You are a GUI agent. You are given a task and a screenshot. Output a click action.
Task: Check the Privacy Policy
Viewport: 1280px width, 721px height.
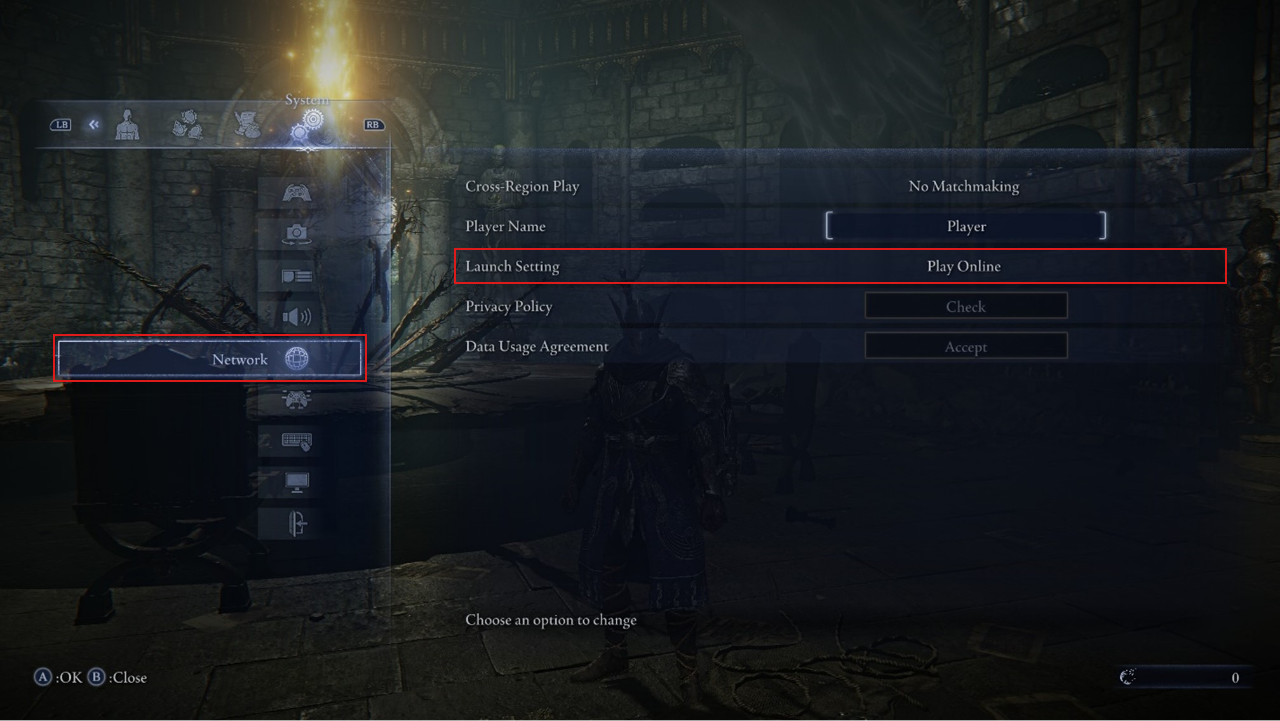pos(966,306)
